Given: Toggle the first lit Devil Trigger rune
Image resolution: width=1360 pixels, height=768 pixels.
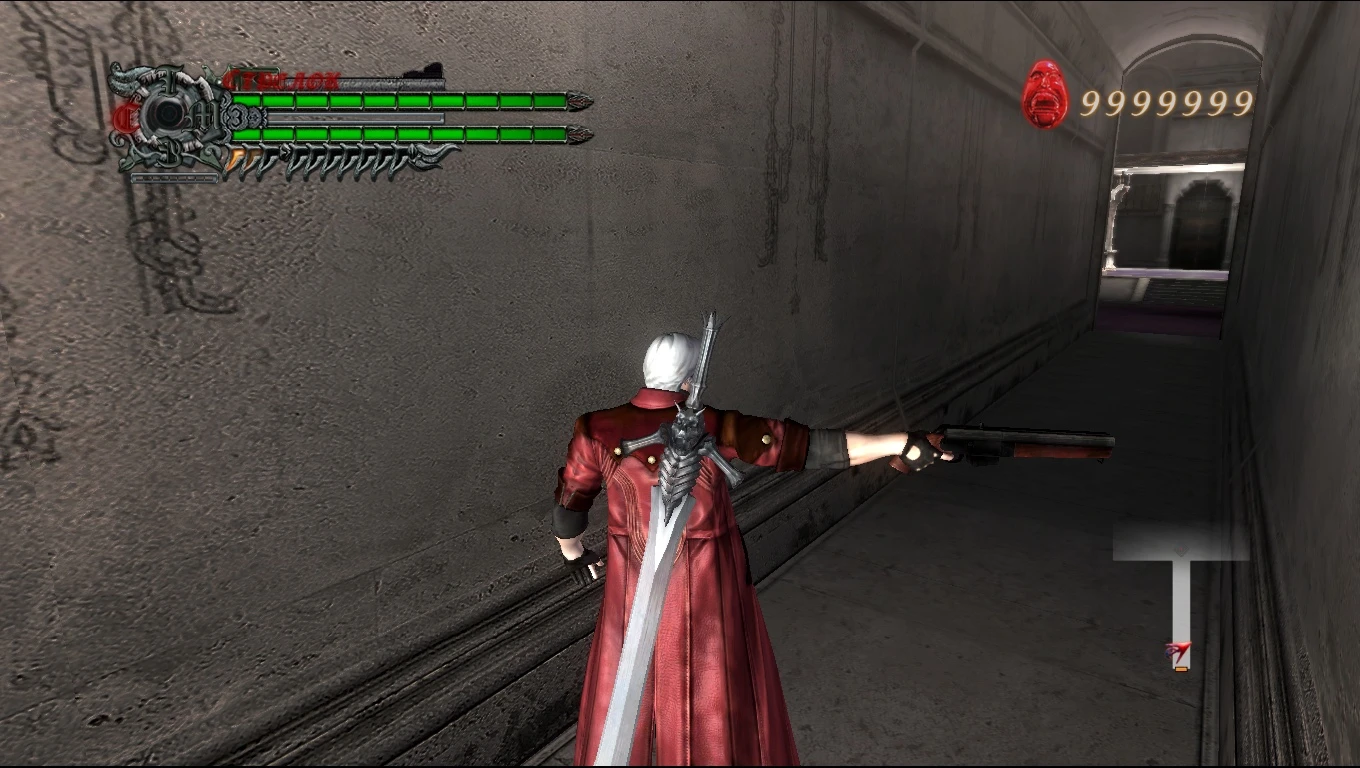Looking at the screenshot, I should 233,157.
